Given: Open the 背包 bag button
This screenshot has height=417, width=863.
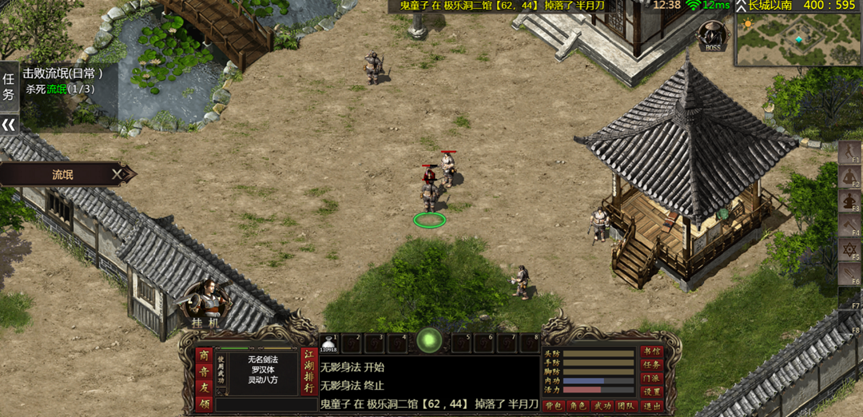Looking at the screenshot, I should 552,405.
